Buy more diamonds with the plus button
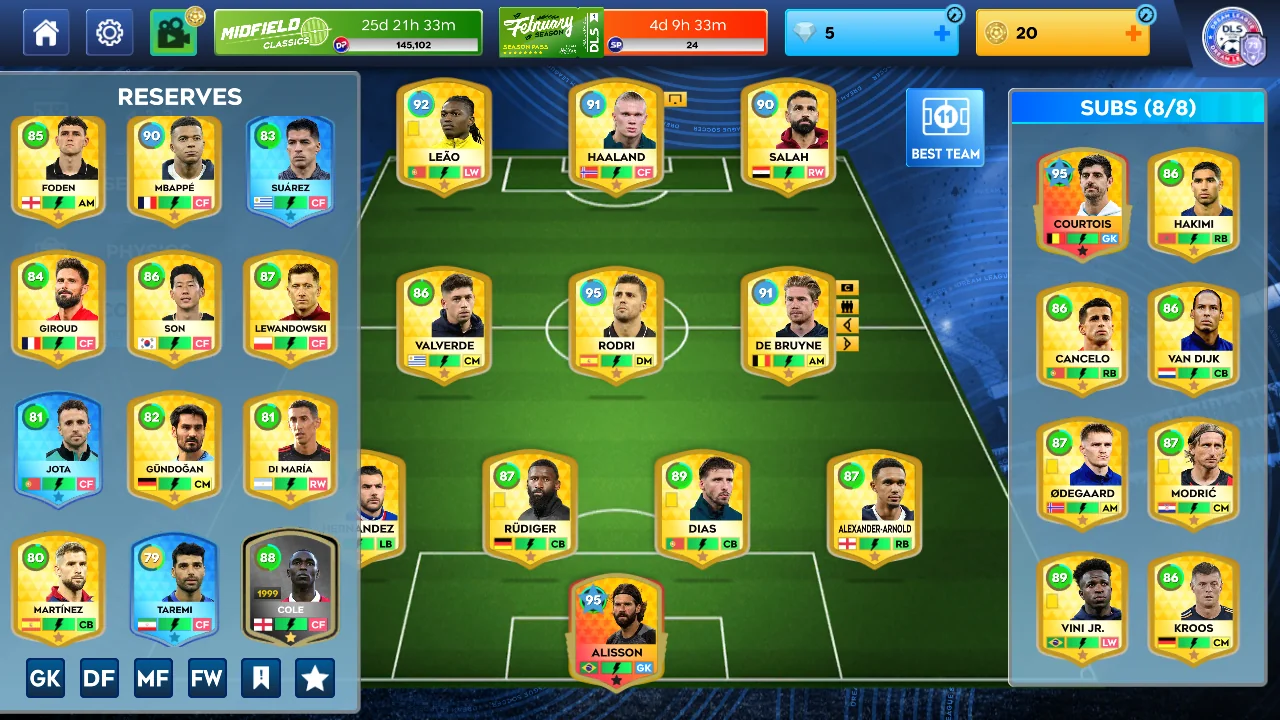The image size is (1280, 720). coord(942,33)
